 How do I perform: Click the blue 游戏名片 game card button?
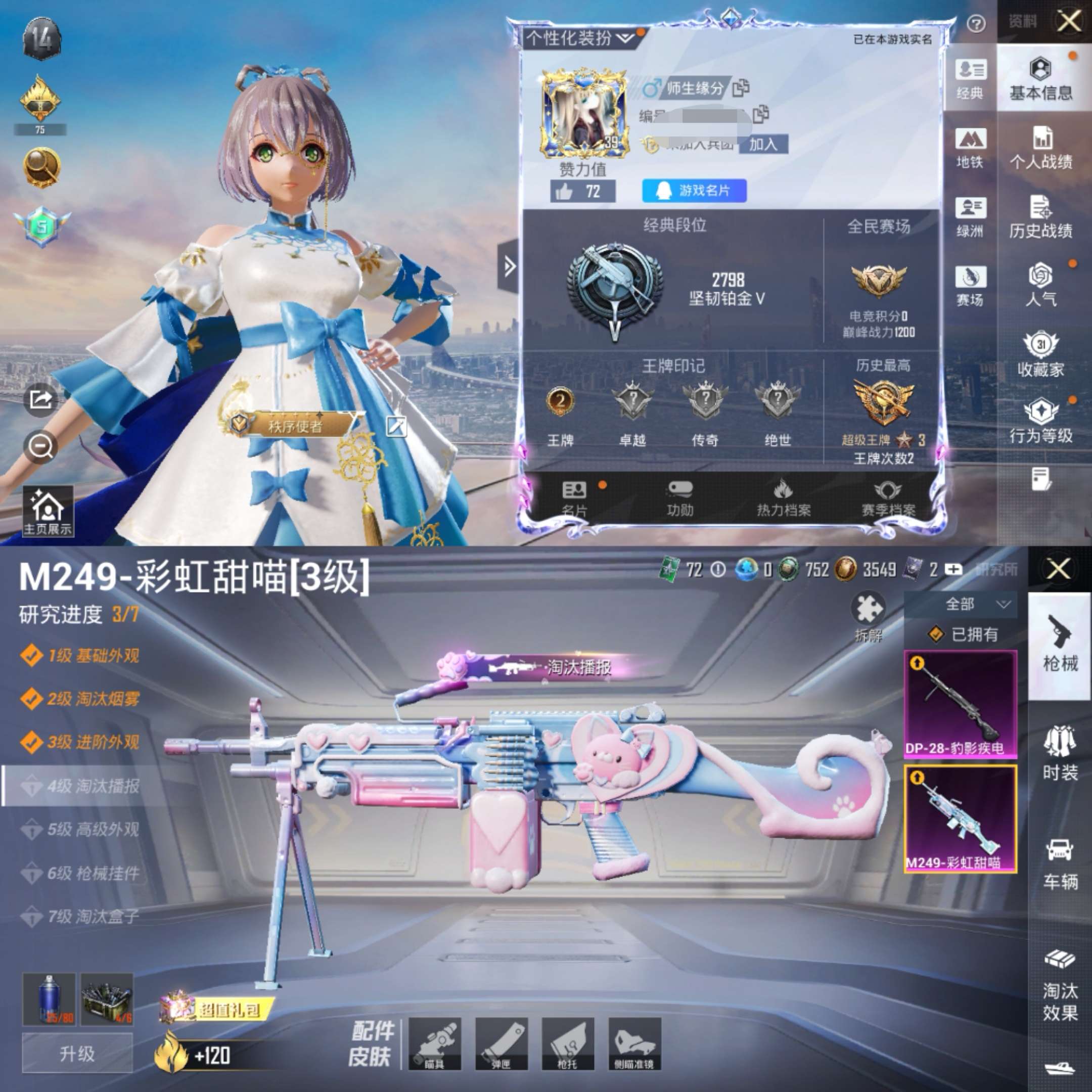point(694,191)
